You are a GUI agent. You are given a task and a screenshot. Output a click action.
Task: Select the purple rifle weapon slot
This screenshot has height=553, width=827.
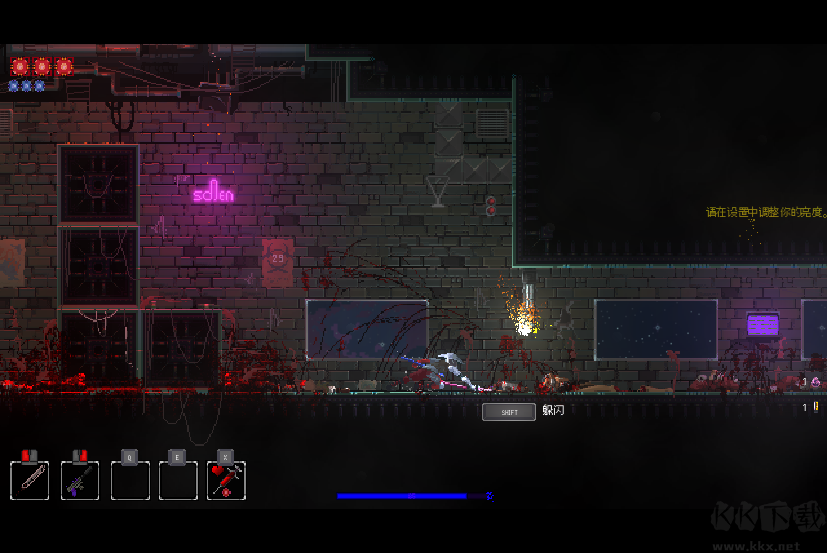click(80, 479)
